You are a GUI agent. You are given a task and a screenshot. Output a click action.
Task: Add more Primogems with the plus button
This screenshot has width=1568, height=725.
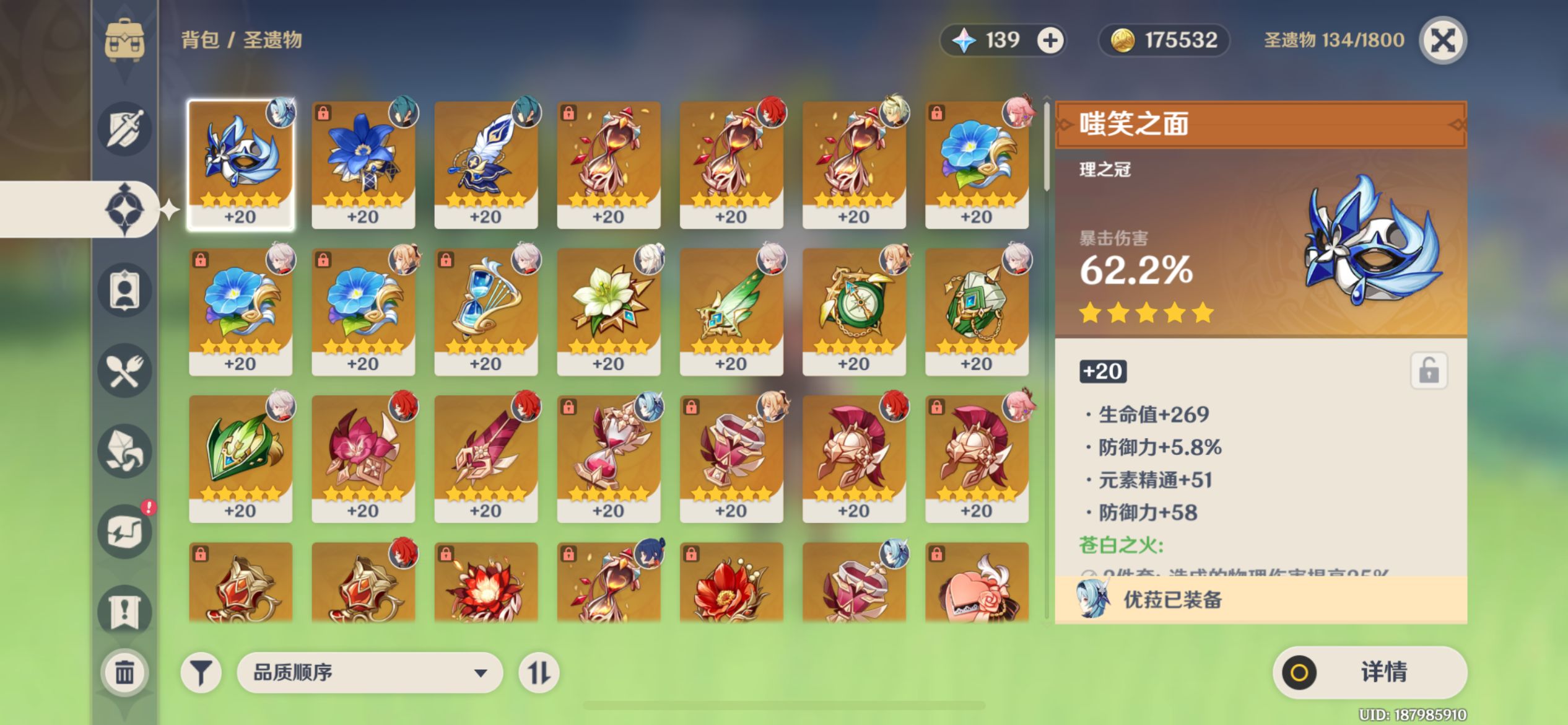tap(1050, 41)
